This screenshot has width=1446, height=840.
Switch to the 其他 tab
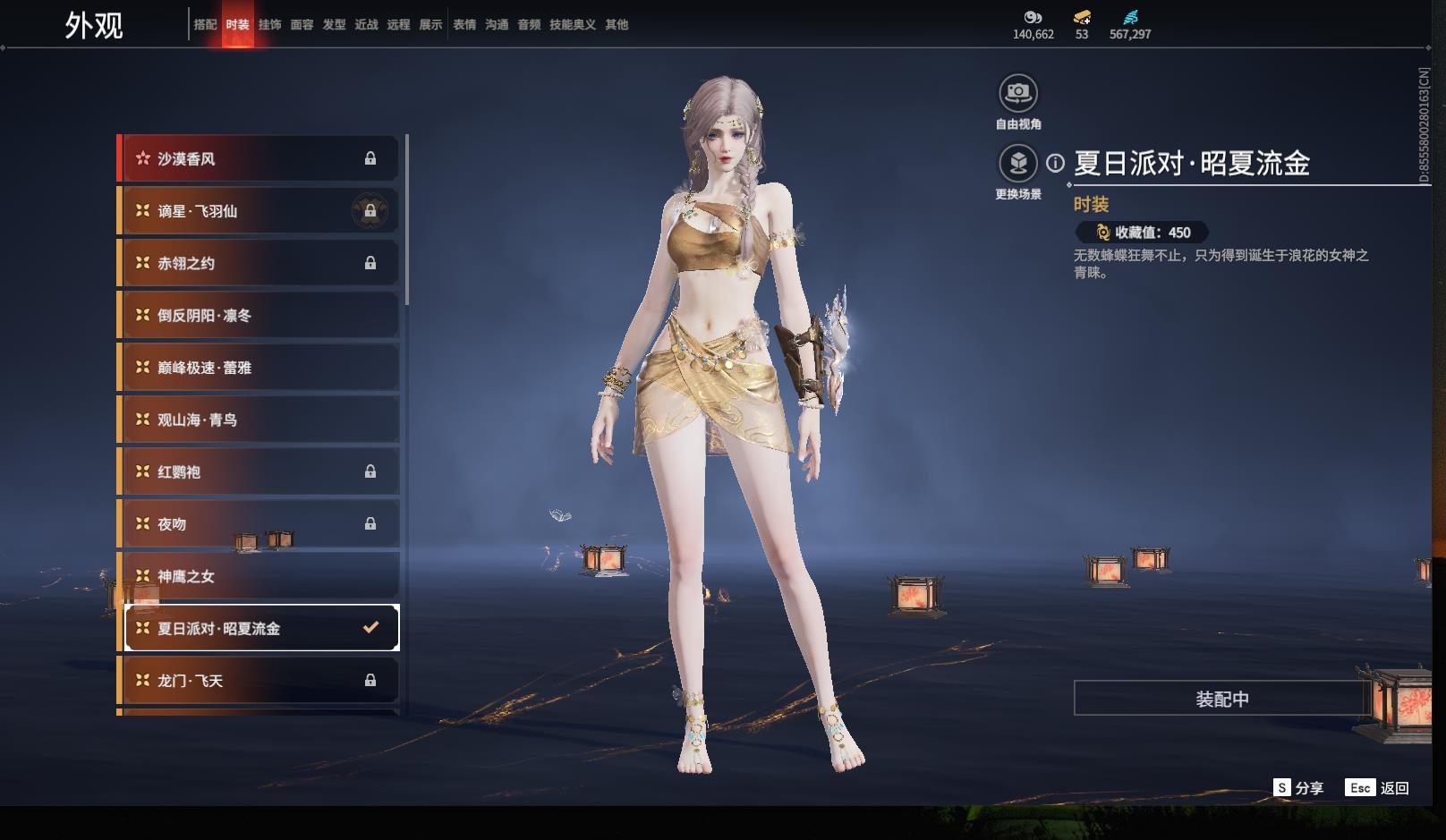click(x=617, y=25)
